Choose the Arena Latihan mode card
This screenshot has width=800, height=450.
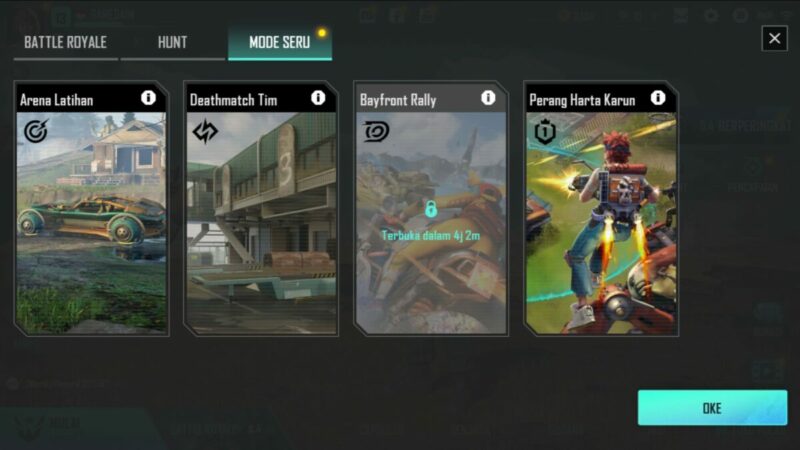point(91,220)
